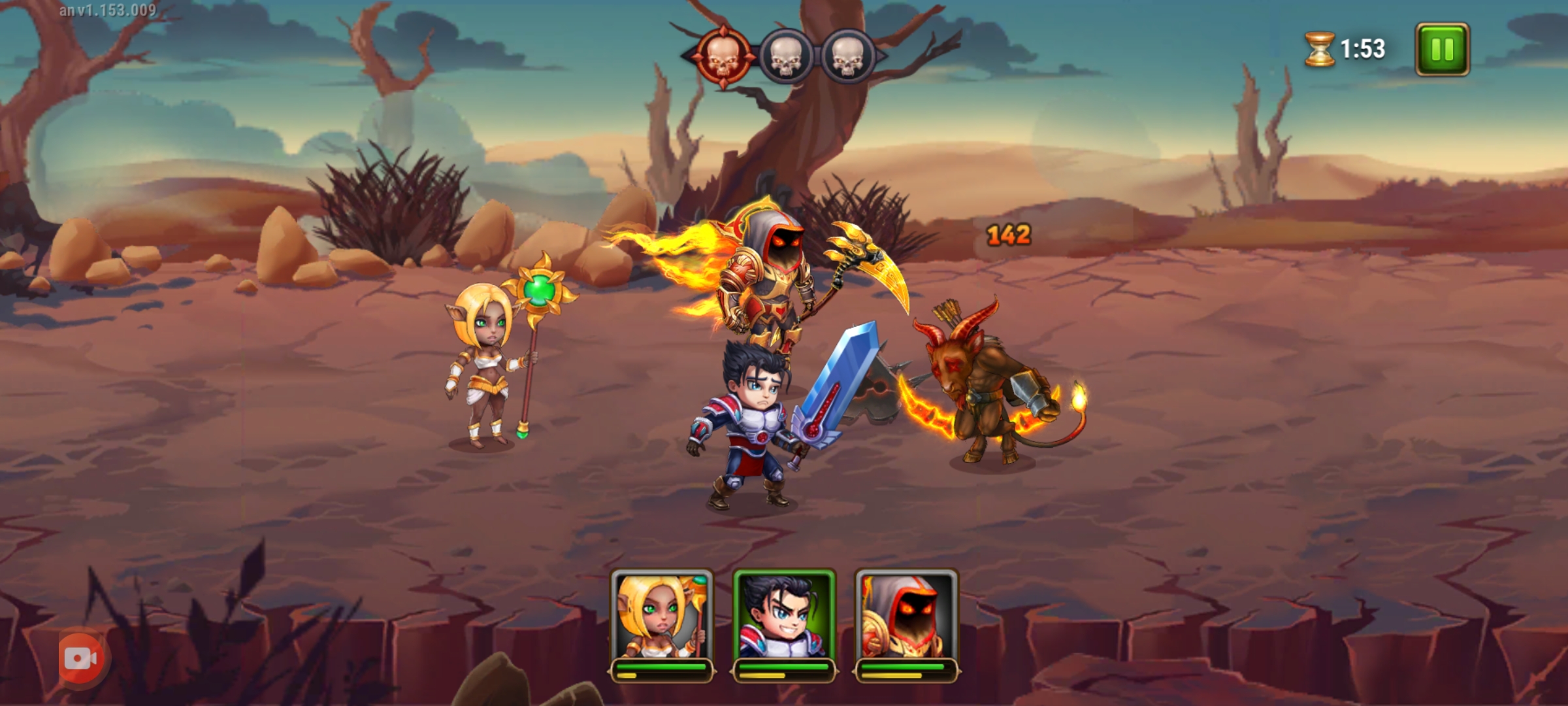Screen dimensions: 1568x706
Task: Pause the battle with the green button
Action: 1442,49
